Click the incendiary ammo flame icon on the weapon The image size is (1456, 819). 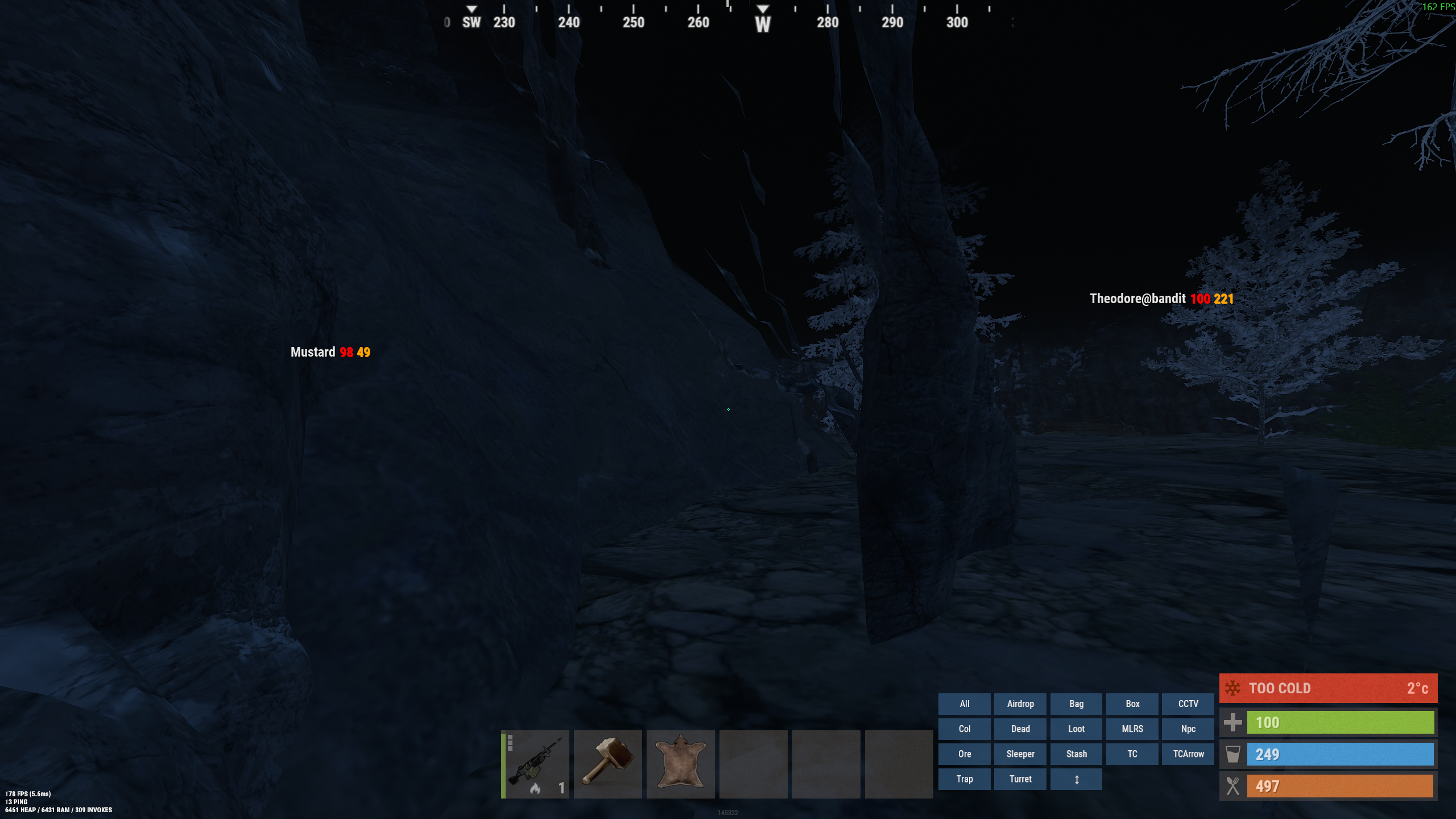535,788
